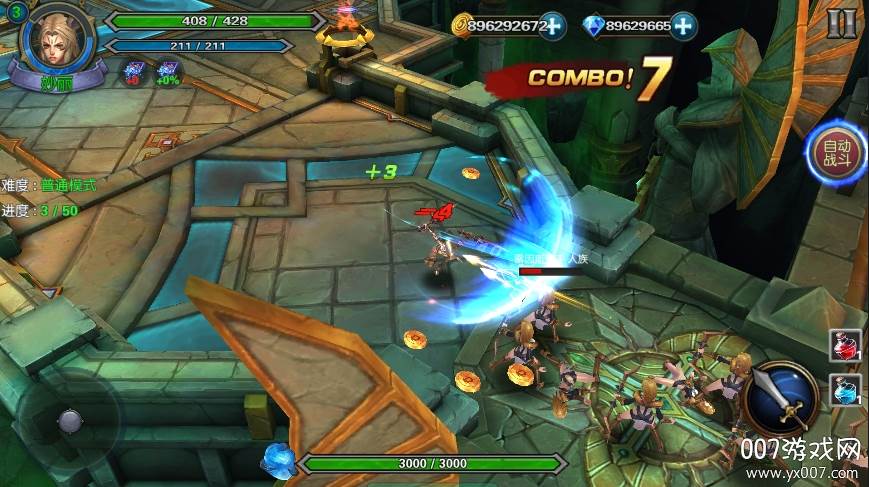Use the blue mana potion

click(843, 389)
